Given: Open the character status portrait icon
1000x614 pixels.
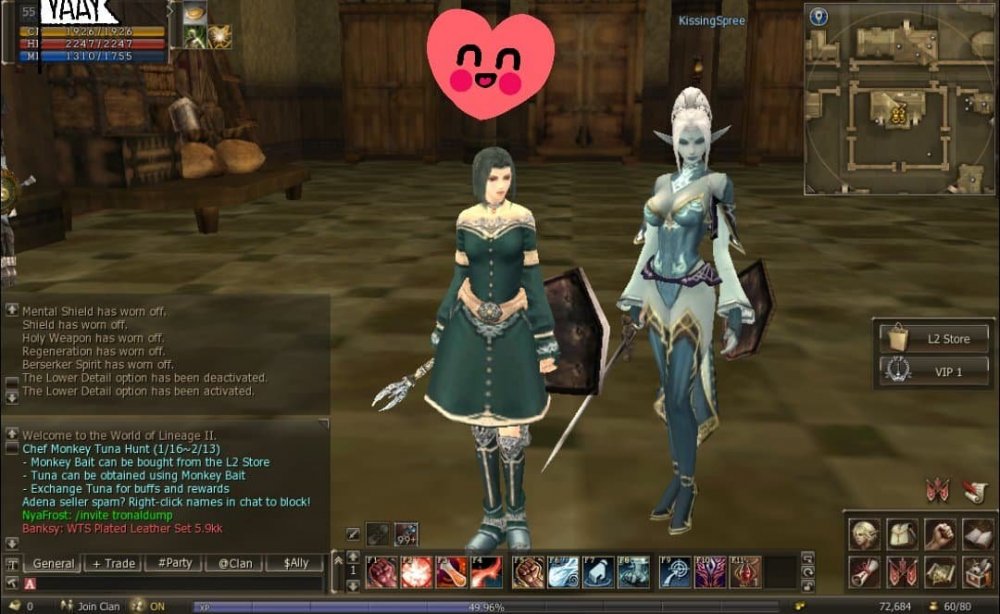Looking at the screenshot, I should coord(864,534).
